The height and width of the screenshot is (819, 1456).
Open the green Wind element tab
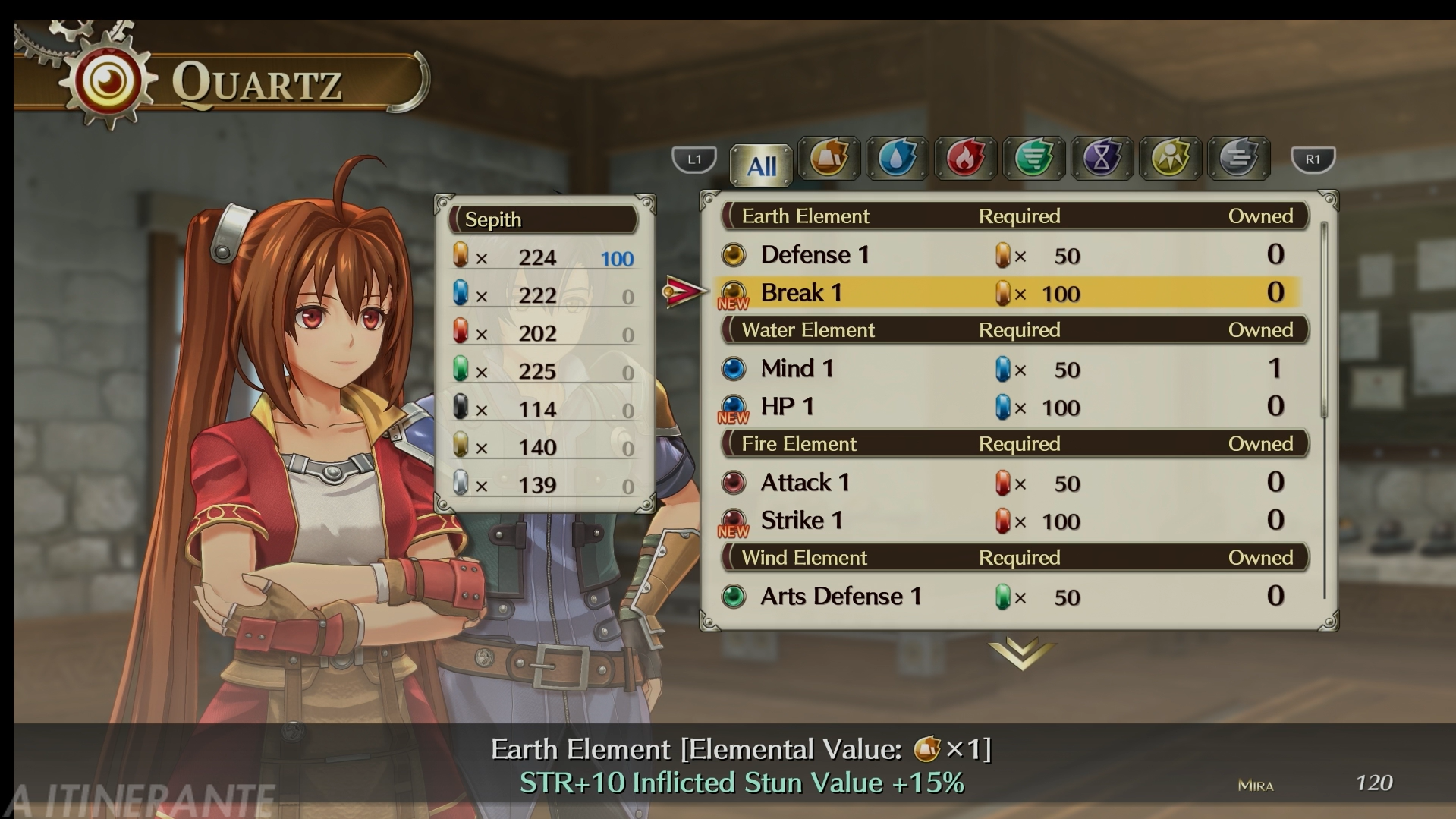point(1033,159)
